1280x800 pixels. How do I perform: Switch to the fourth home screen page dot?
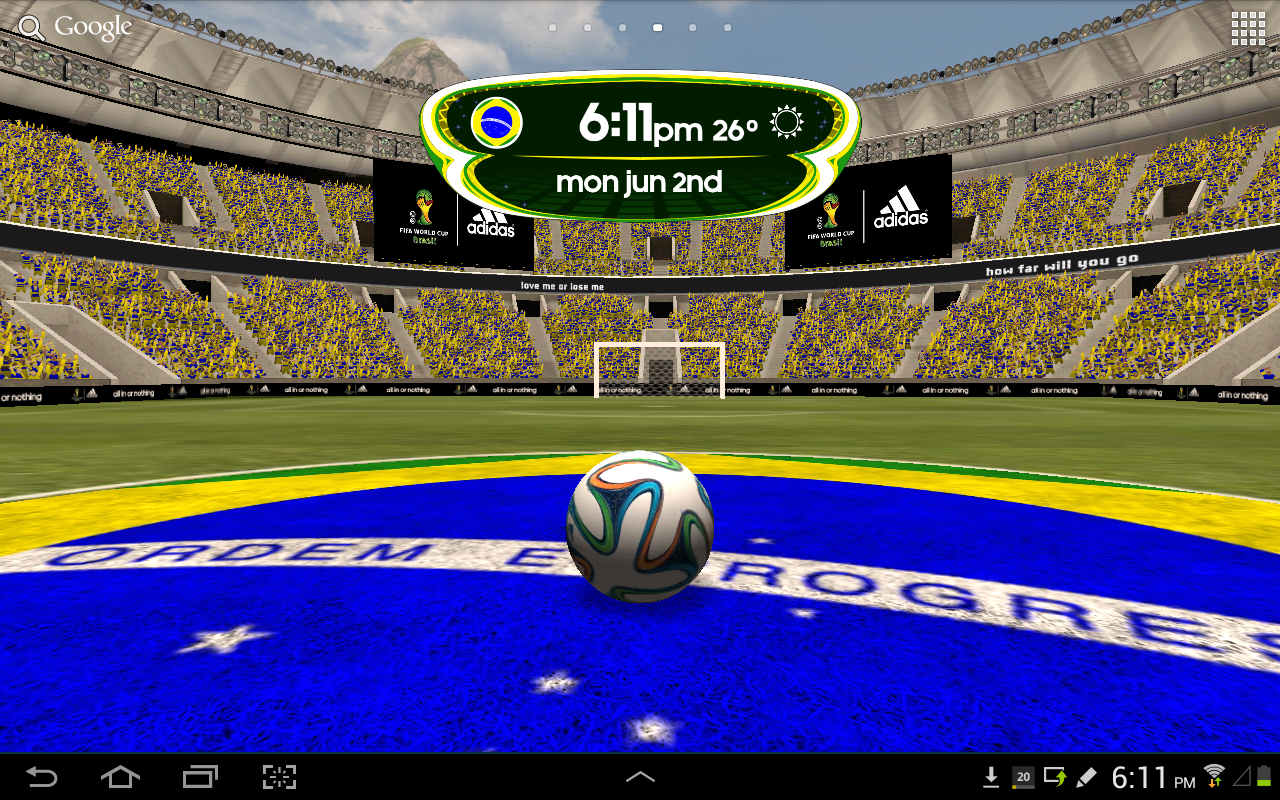(x=658, y=28)
